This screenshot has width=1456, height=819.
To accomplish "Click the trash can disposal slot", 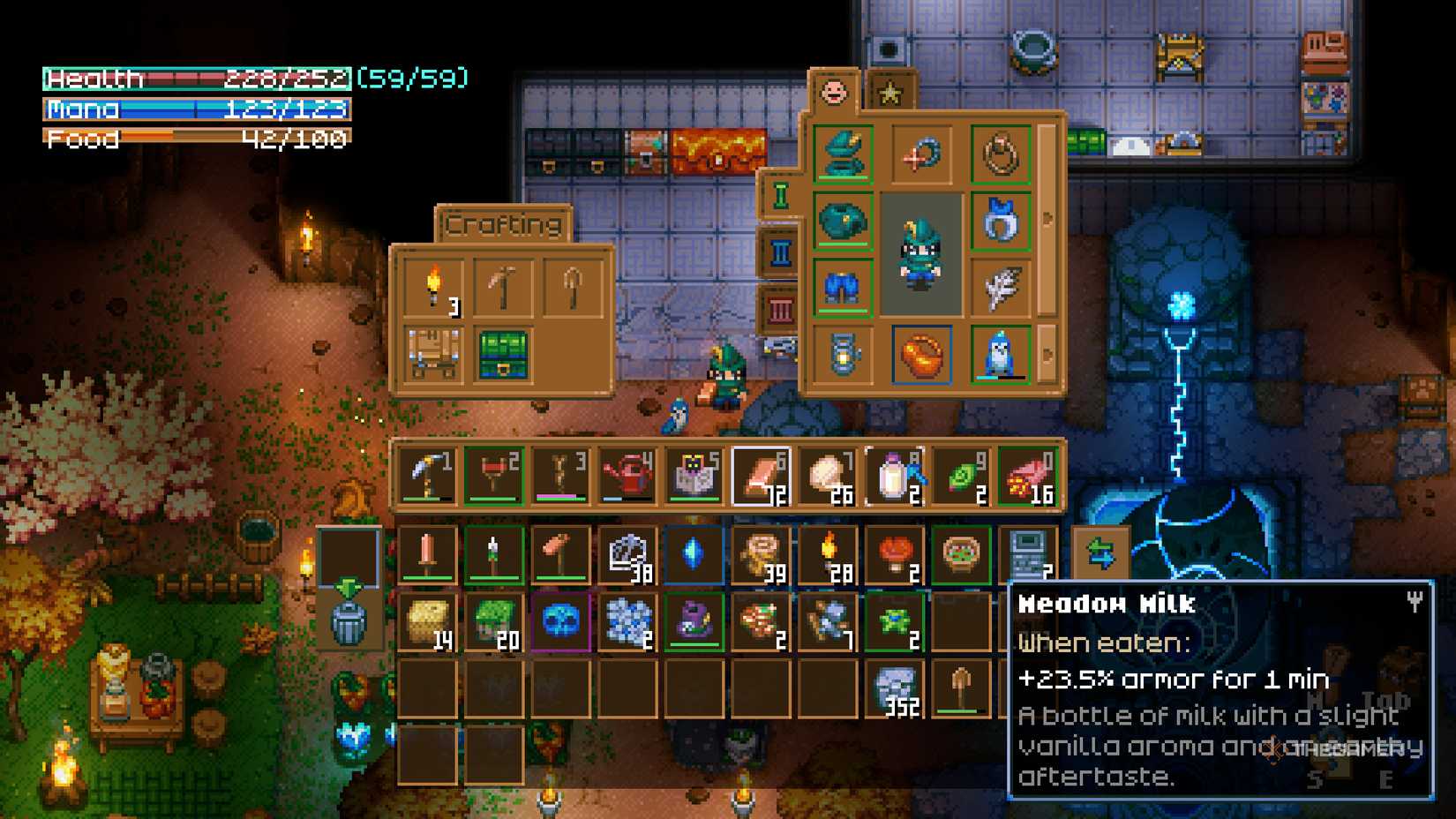I will pos(349,622).
